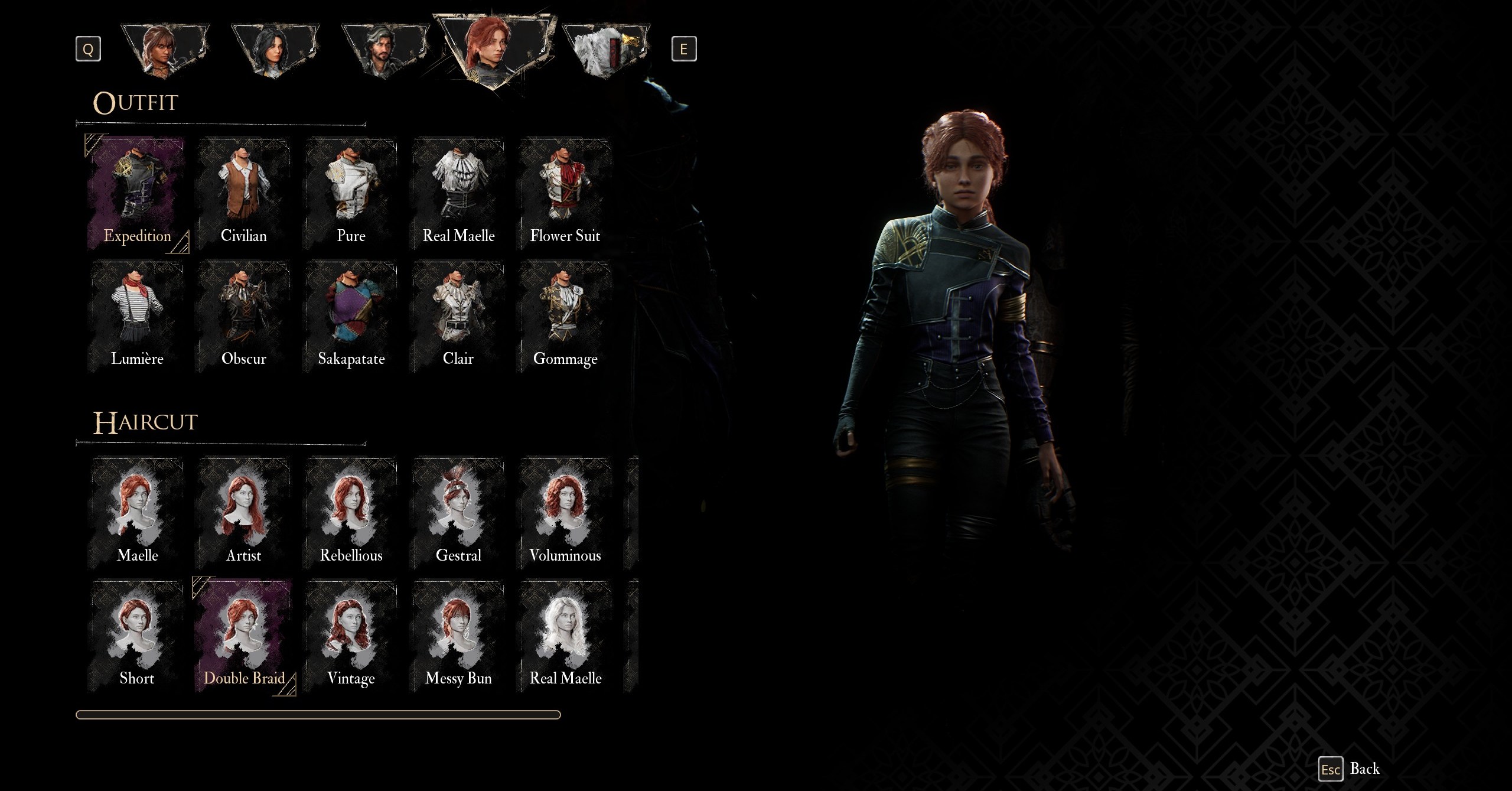Choose the Messy Bun haircut
The width and height of the screenshot is (1512, 791).
click(458, 637)
